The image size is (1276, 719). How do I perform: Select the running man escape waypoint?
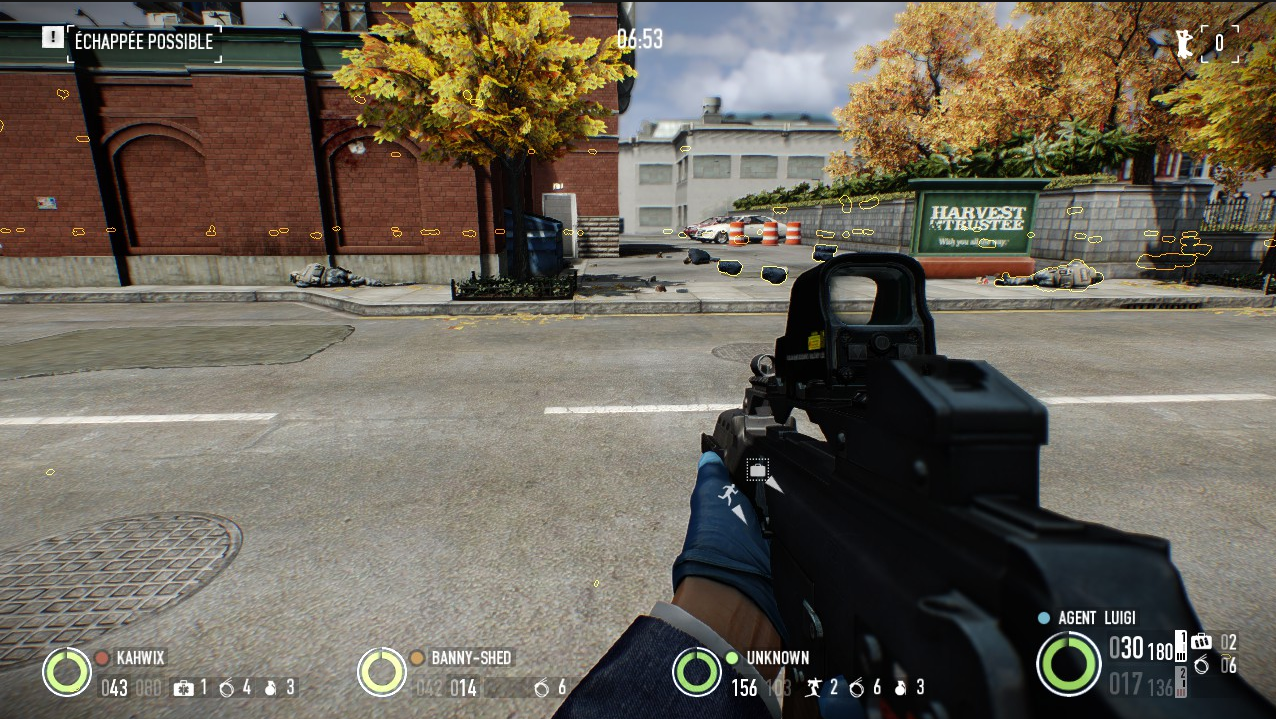[728, 493]
